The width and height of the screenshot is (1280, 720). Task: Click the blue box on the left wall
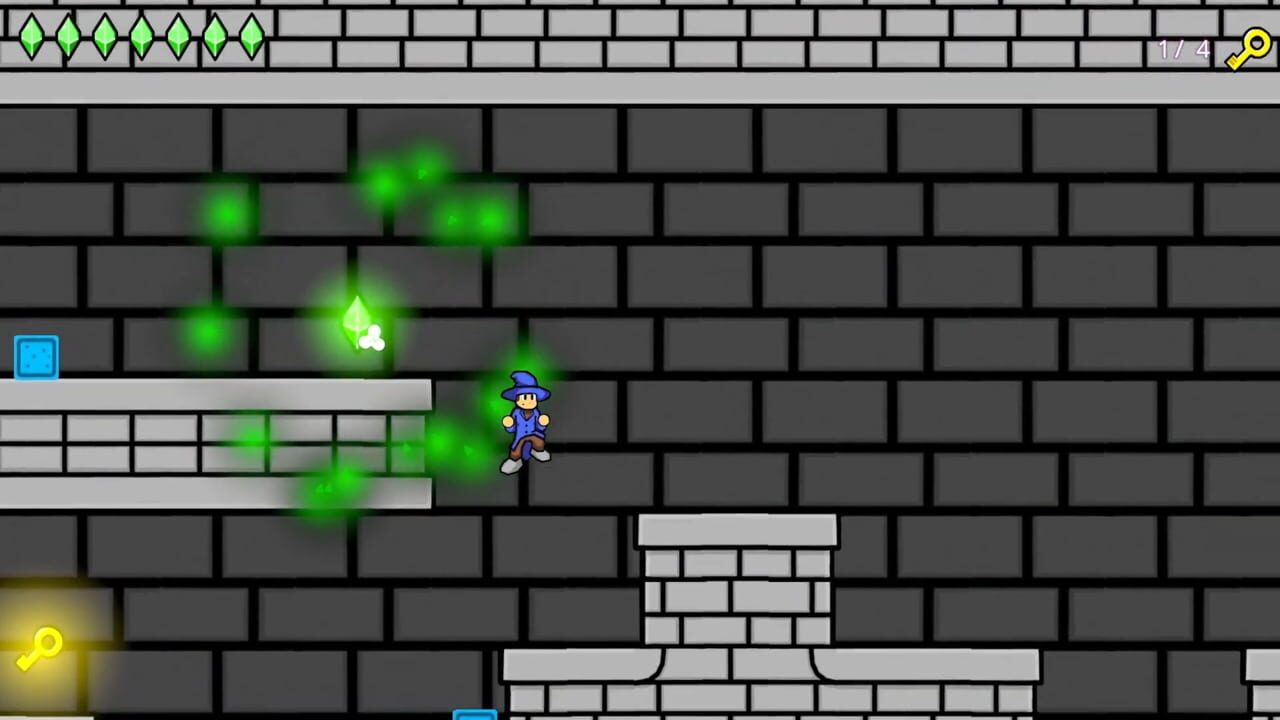36,357
